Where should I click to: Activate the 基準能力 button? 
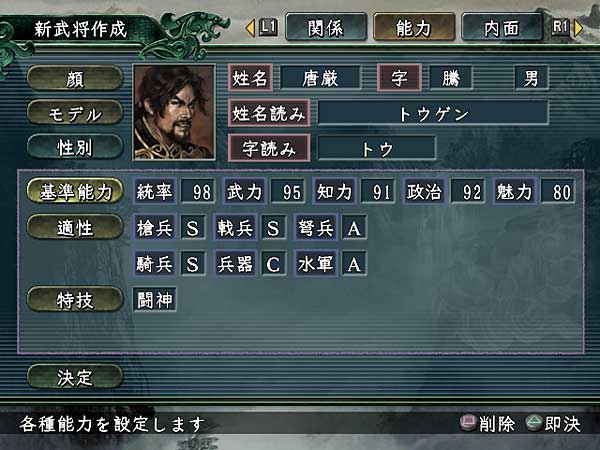click(75, 192)
